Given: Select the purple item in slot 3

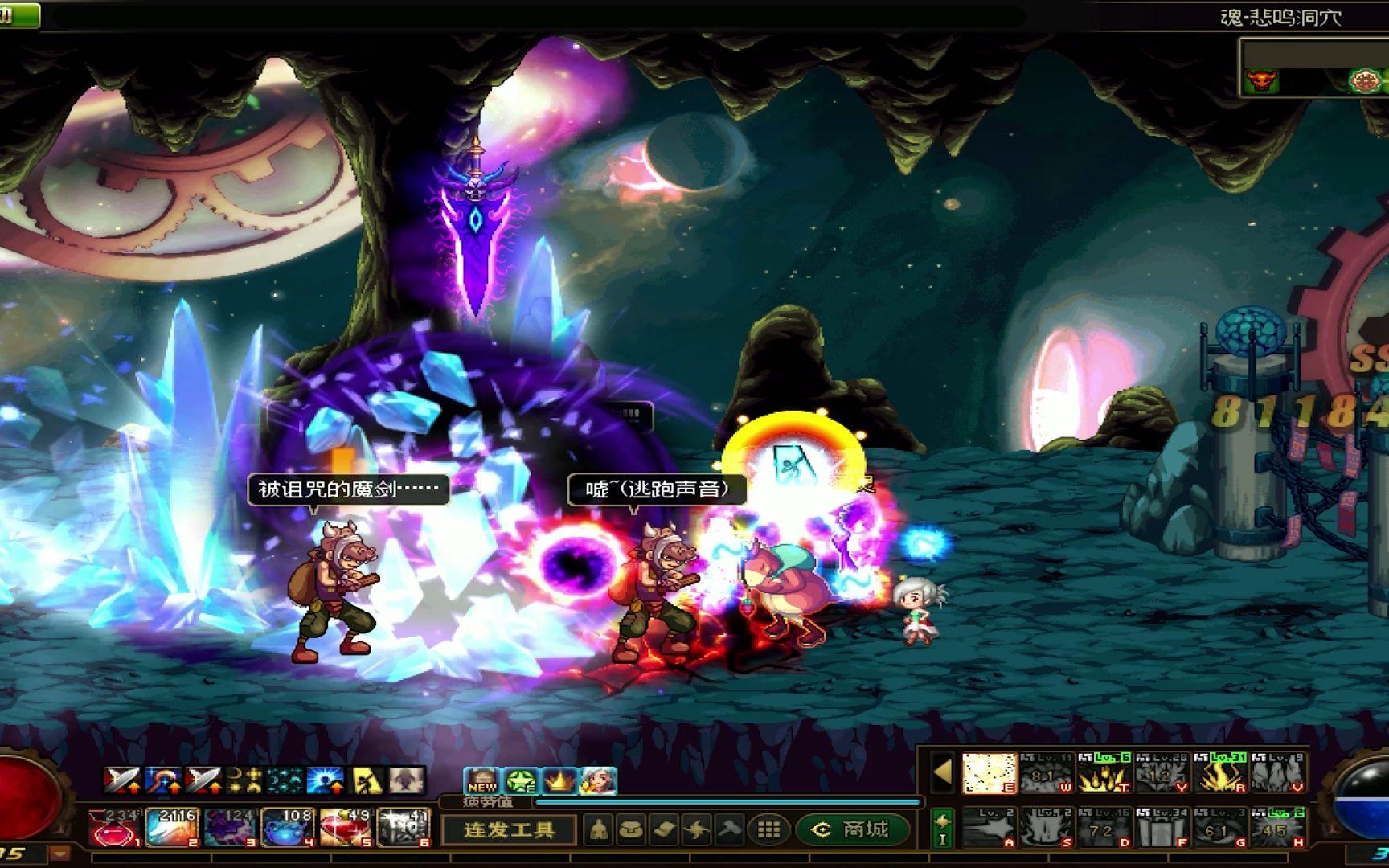Looking at the screenshot, I should click(x=230, y=828).
